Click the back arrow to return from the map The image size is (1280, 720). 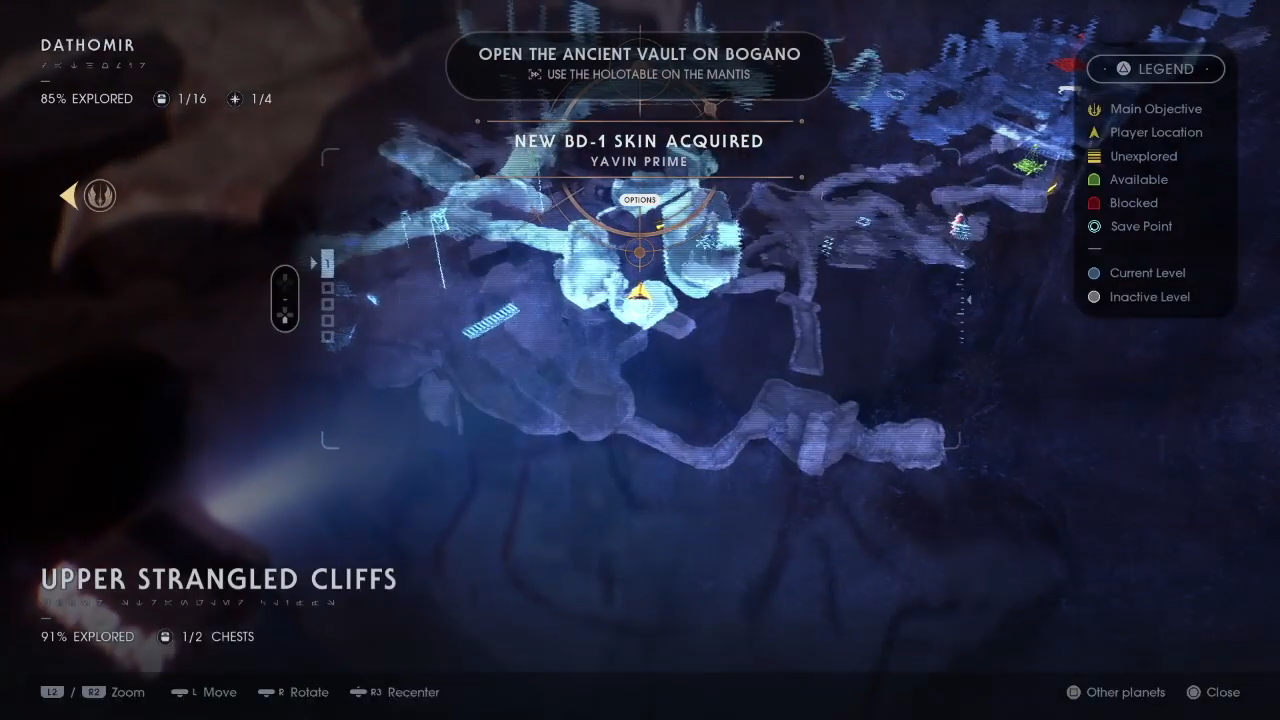click(68, 195)
